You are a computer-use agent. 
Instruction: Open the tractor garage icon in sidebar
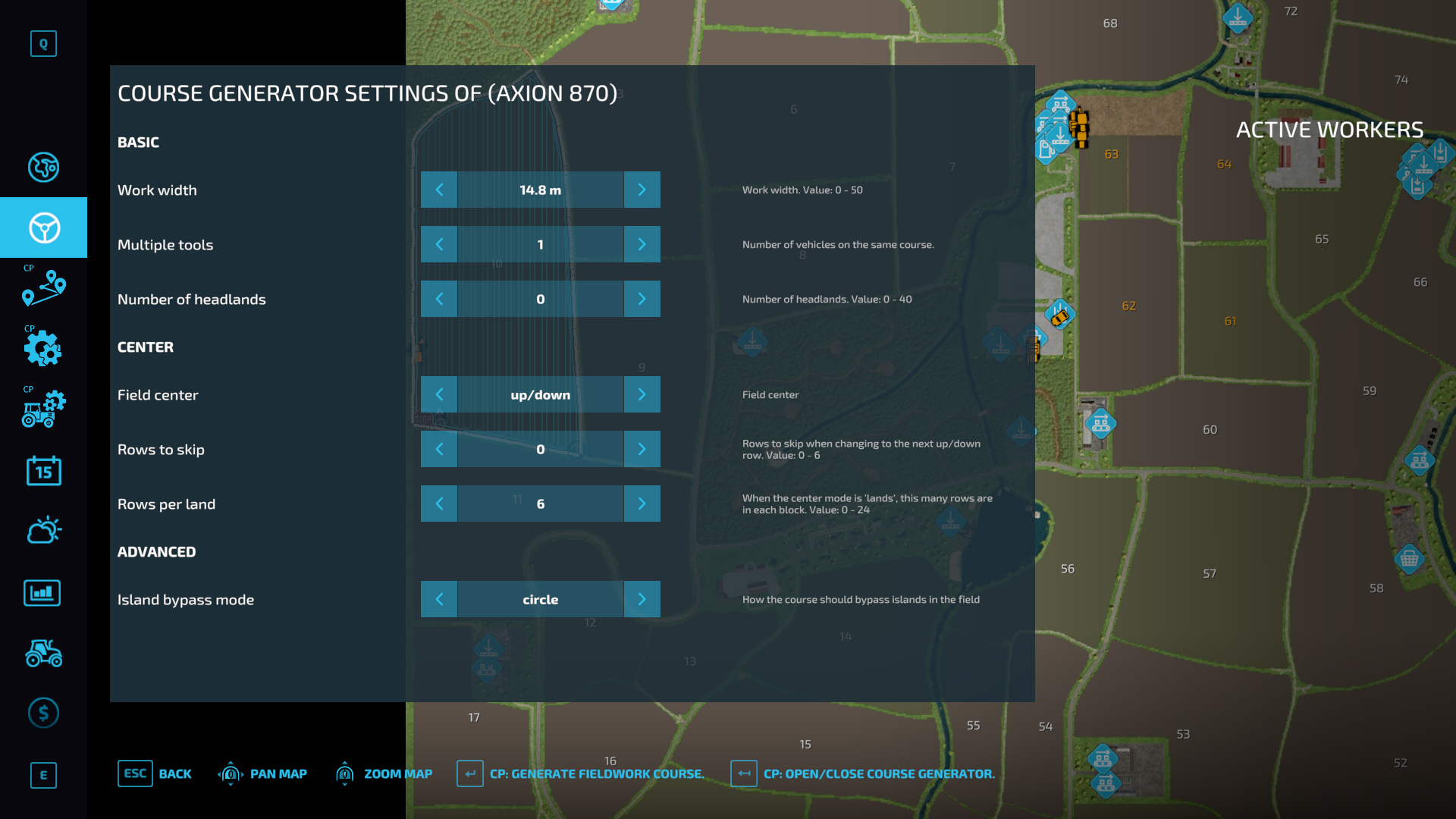click(43, 654)
